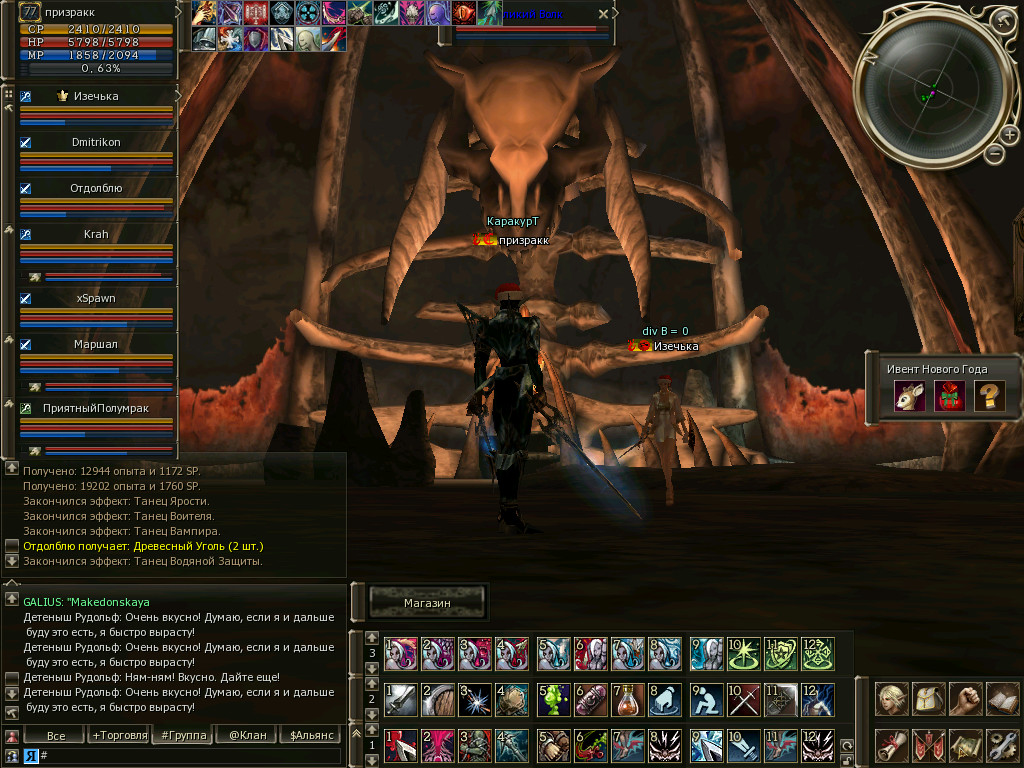
Task: Switch to the $Альянс chat tab
Action: [310, 736]
